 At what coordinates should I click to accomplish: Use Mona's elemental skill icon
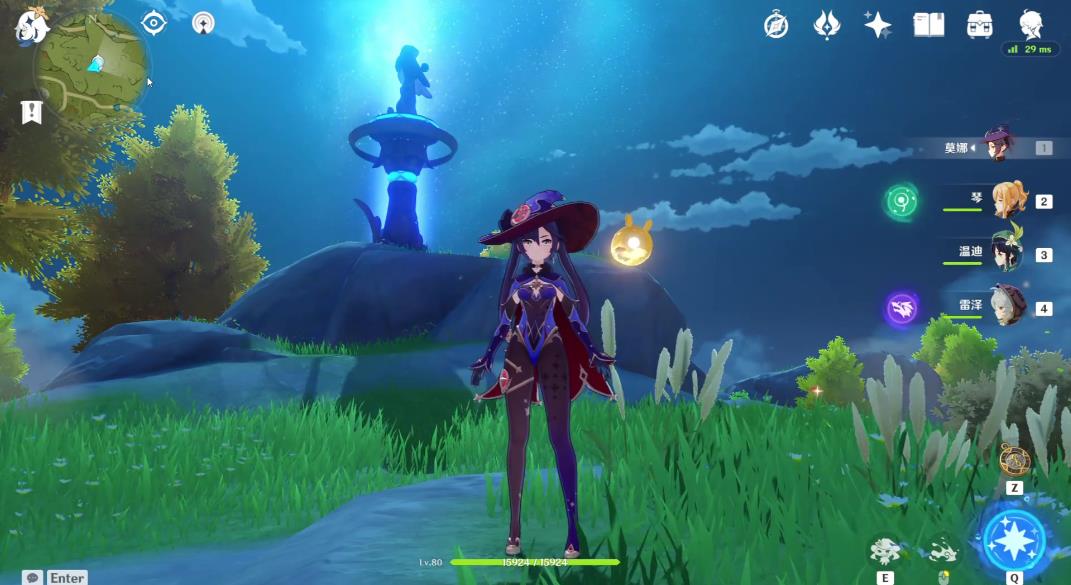pyautogui.click(x=885, y=550)
